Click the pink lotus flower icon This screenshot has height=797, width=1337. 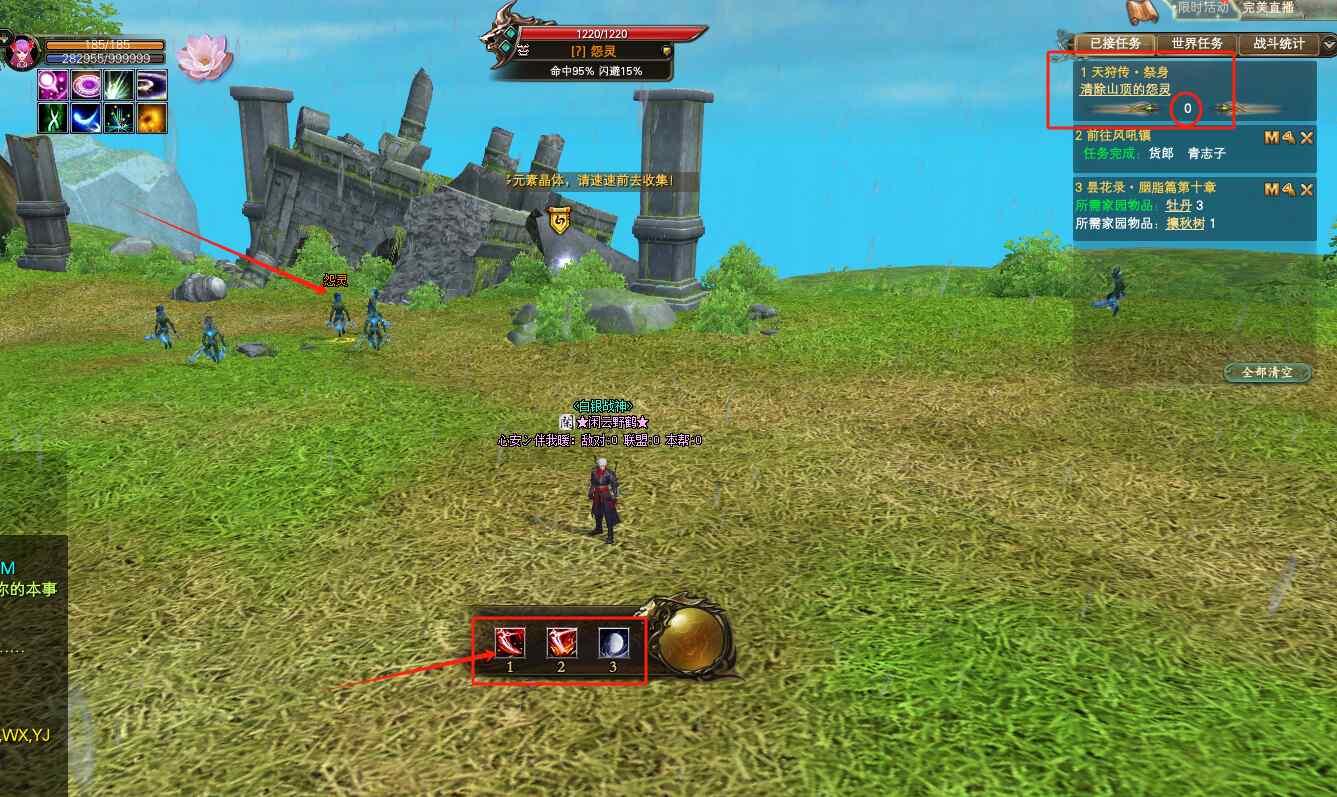[x=203, y=57]
